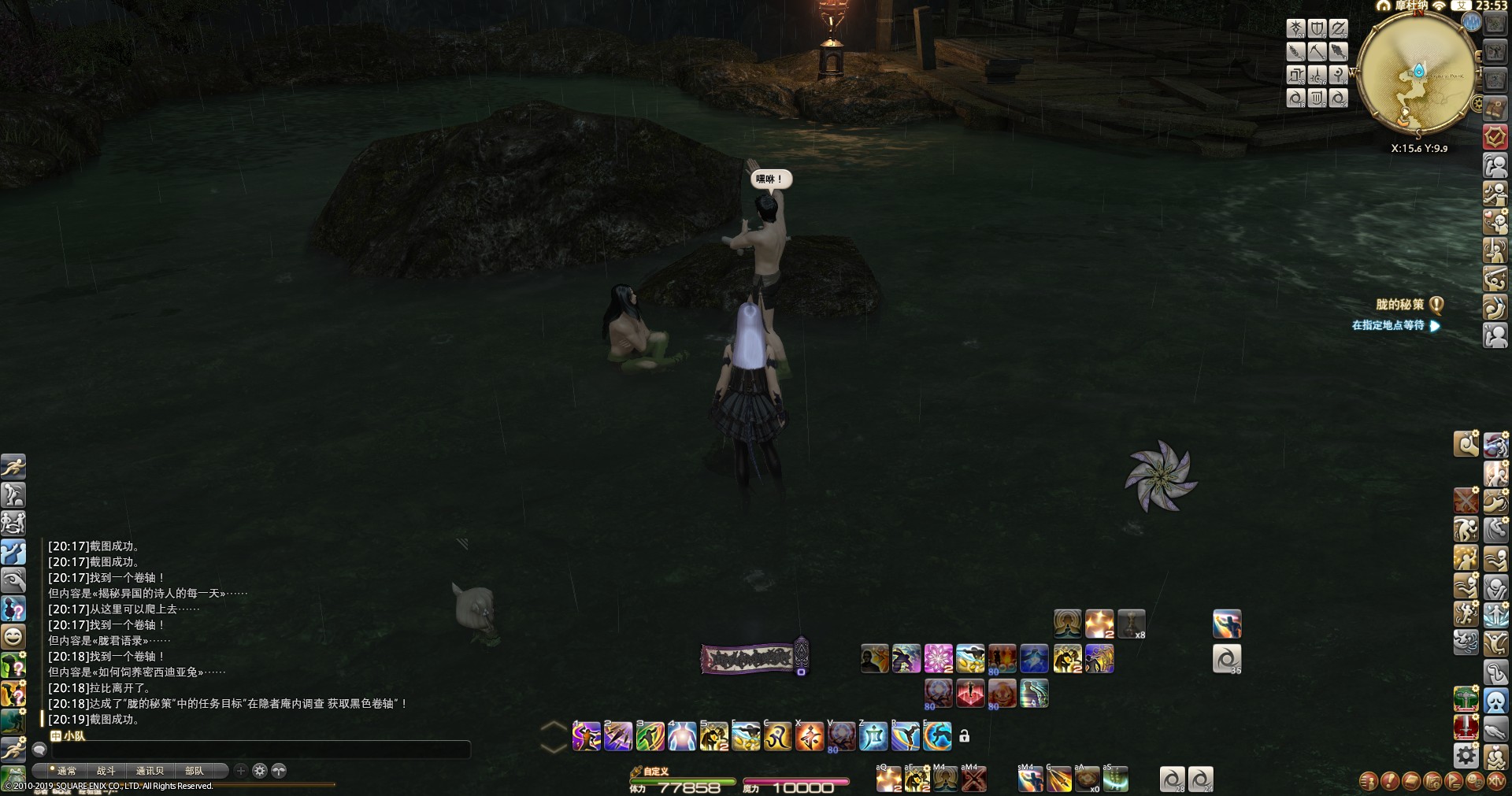
Task: Activate the green kick skill in slot 3
Action: [650, 736]
